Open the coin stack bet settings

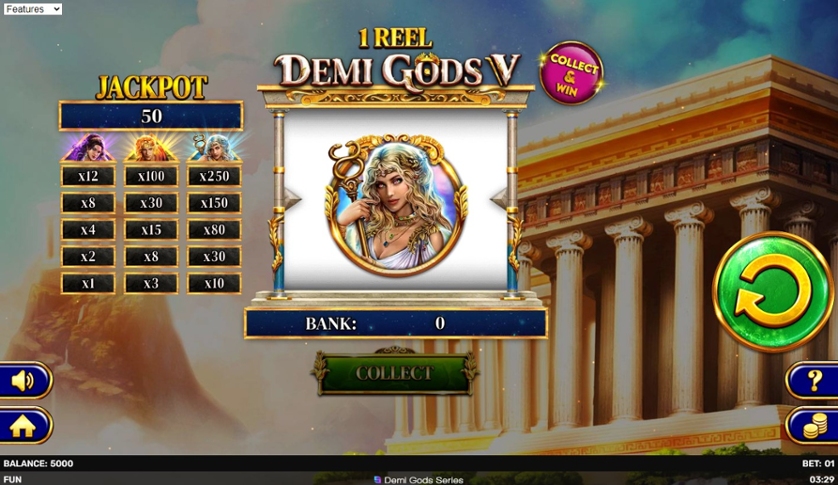(812, 426)
